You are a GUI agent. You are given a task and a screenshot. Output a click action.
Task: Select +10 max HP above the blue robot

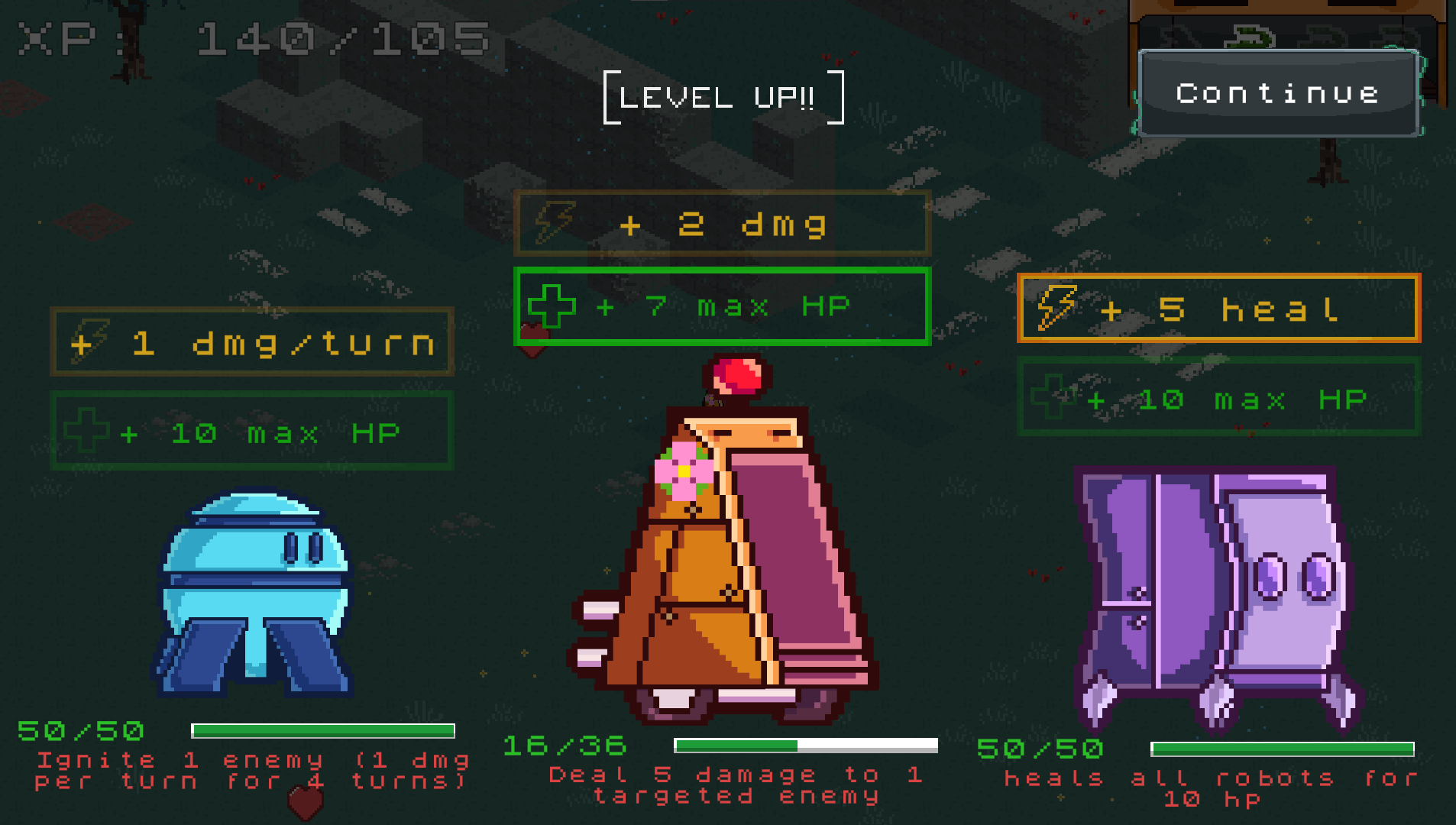[x=252, y=432]
